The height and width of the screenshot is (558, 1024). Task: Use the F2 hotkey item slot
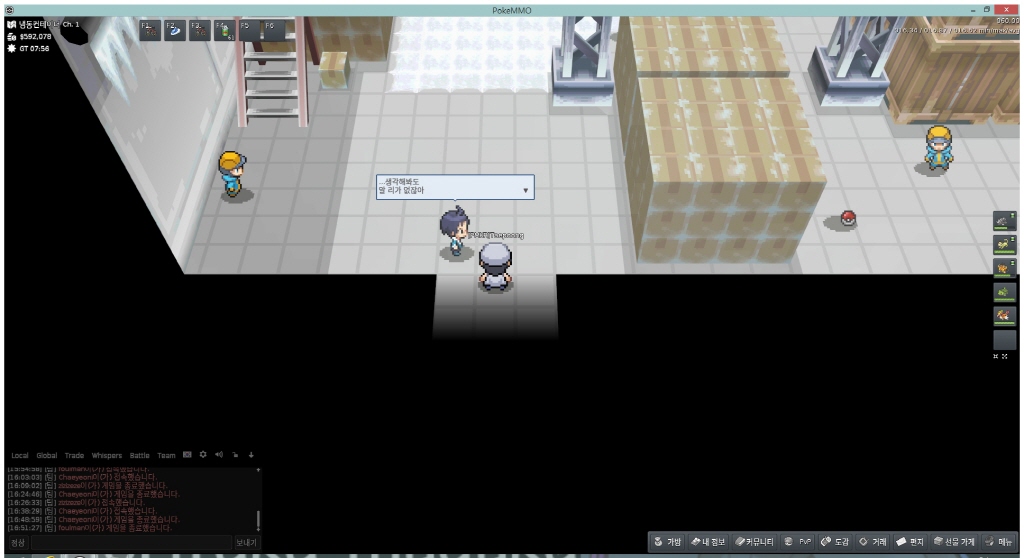[174, 30]
